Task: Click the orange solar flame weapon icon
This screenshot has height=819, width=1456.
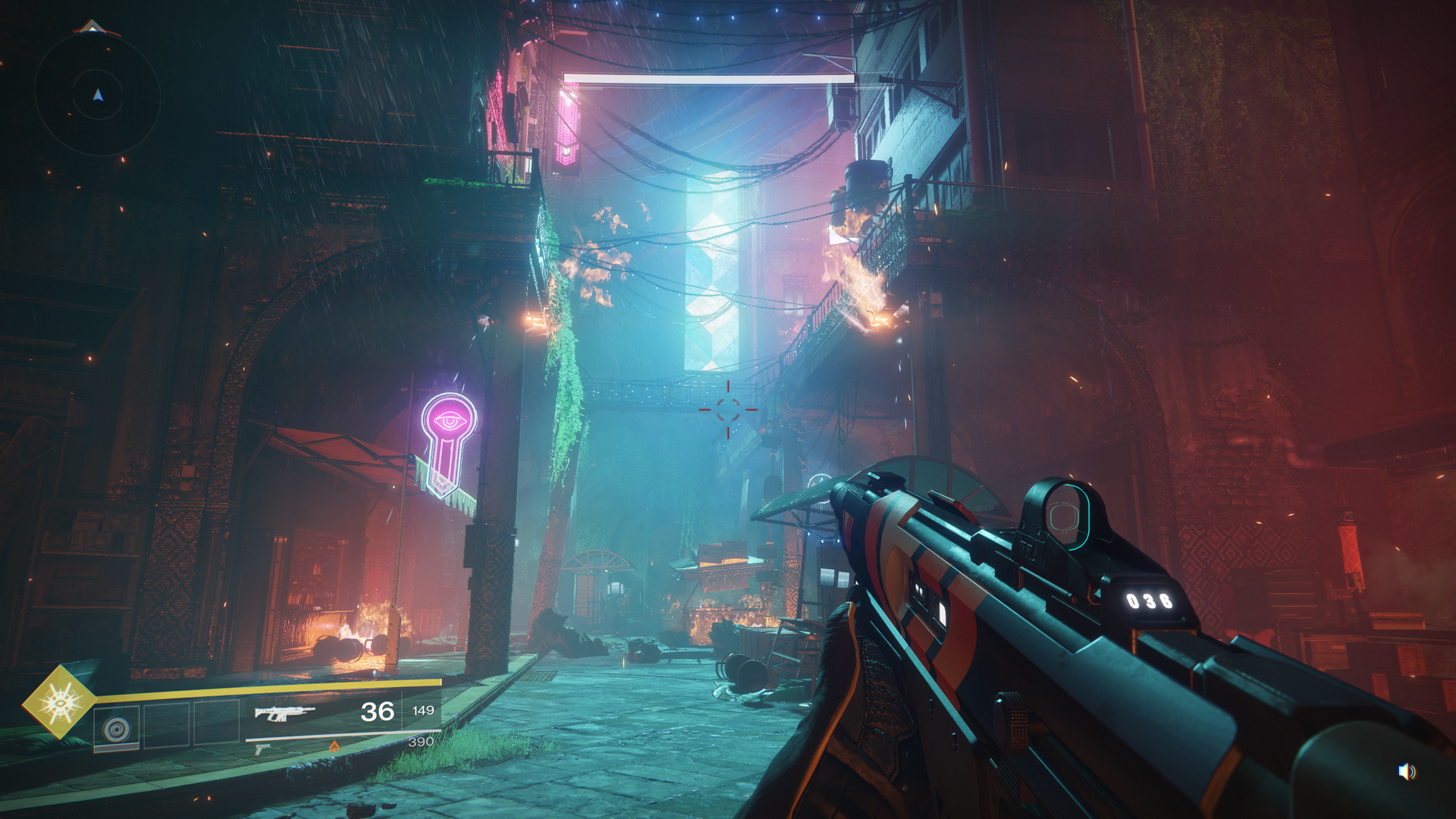Action: point(334,747)
